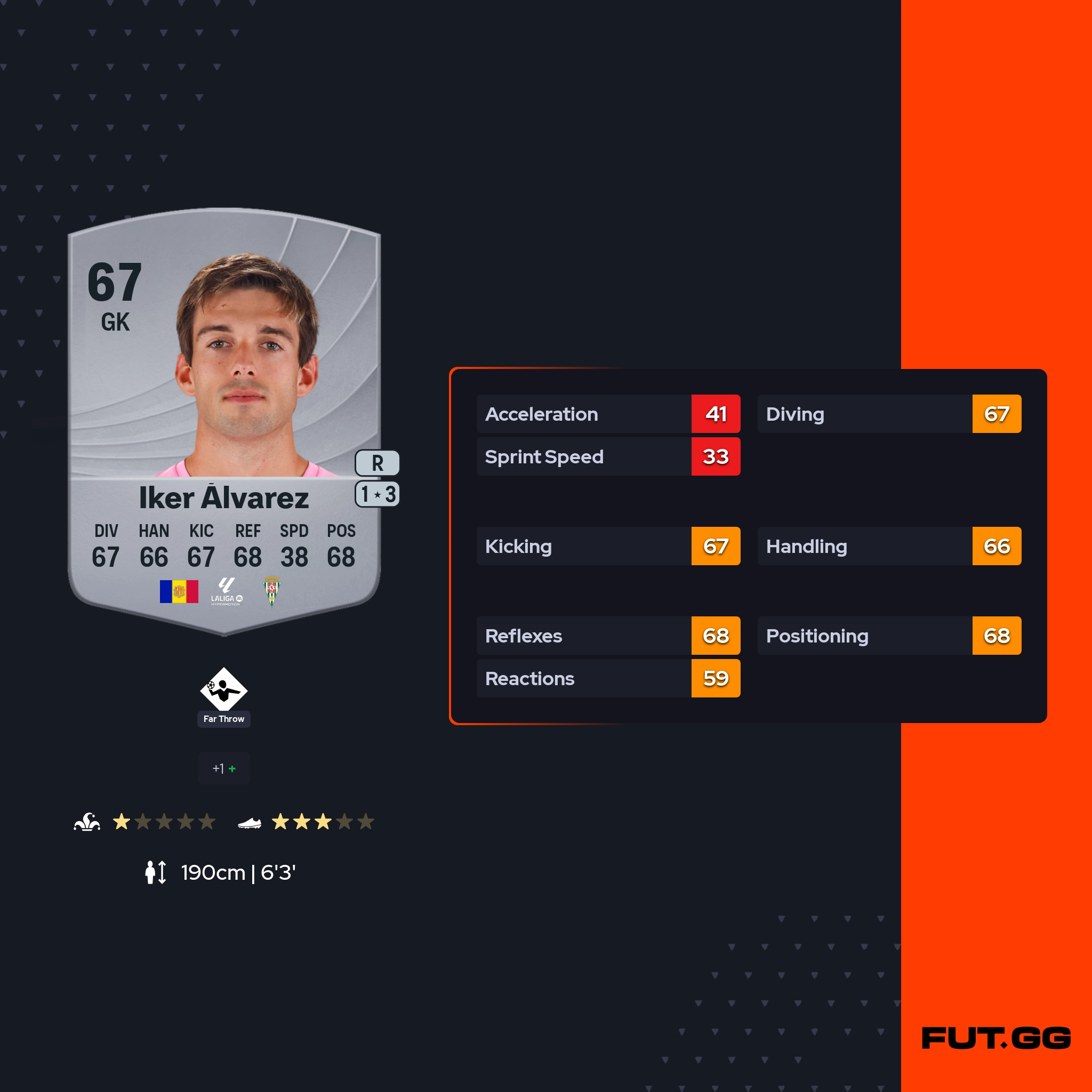The image size is (1092, 1092).
Task: Click the Andorra flag on the card
Action: pyautogui.click(x=179, y=591)
